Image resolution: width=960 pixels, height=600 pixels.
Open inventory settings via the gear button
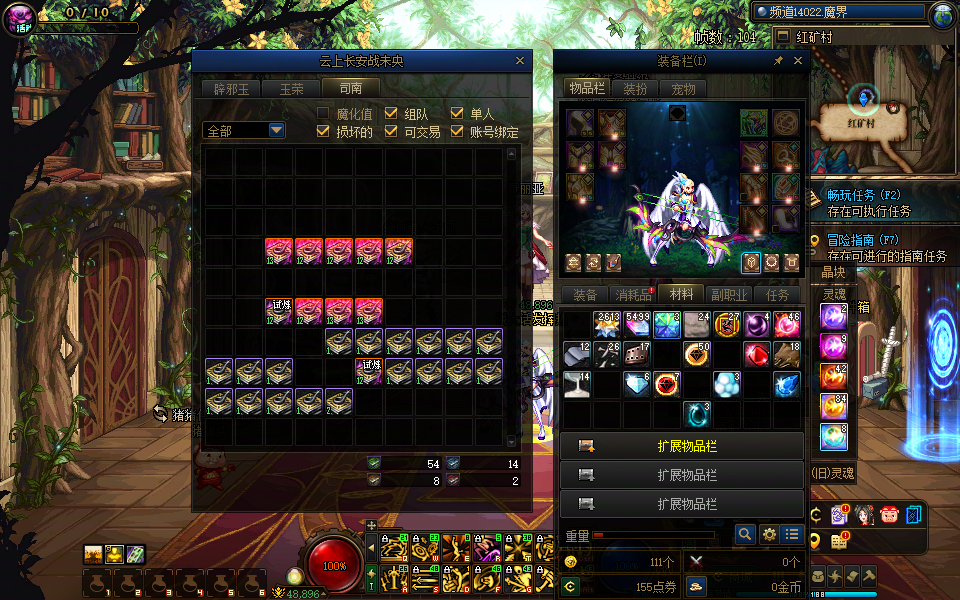(769, 535)
